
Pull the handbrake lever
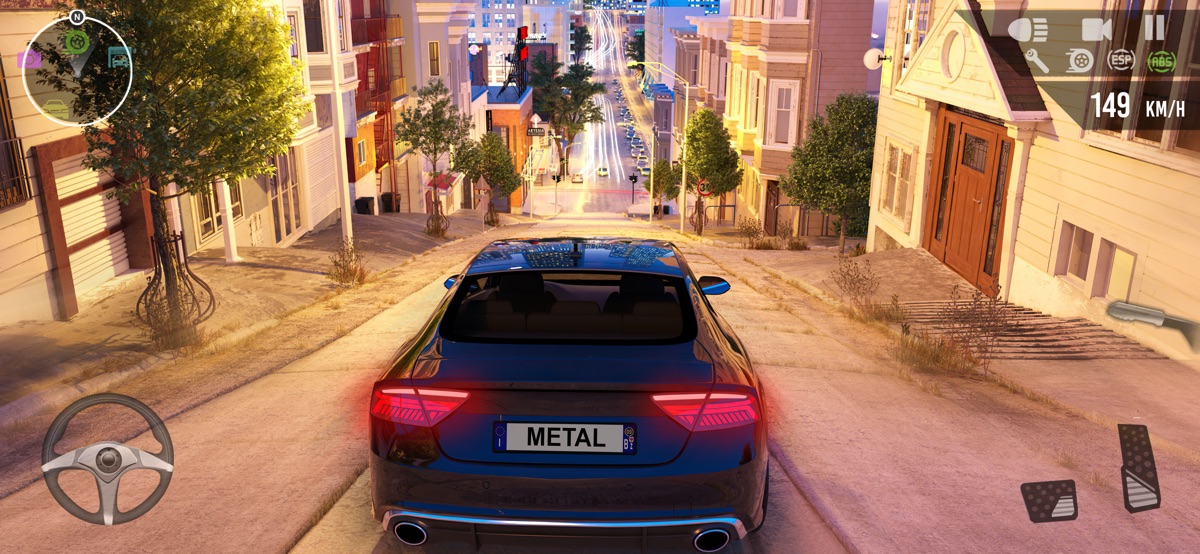pyautogui.click(x=1153, y=320)
